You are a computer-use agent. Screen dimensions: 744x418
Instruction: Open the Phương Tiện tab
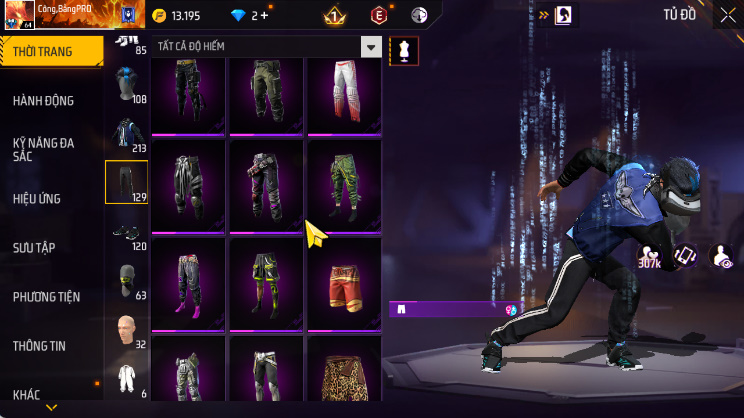click(46, 297)
